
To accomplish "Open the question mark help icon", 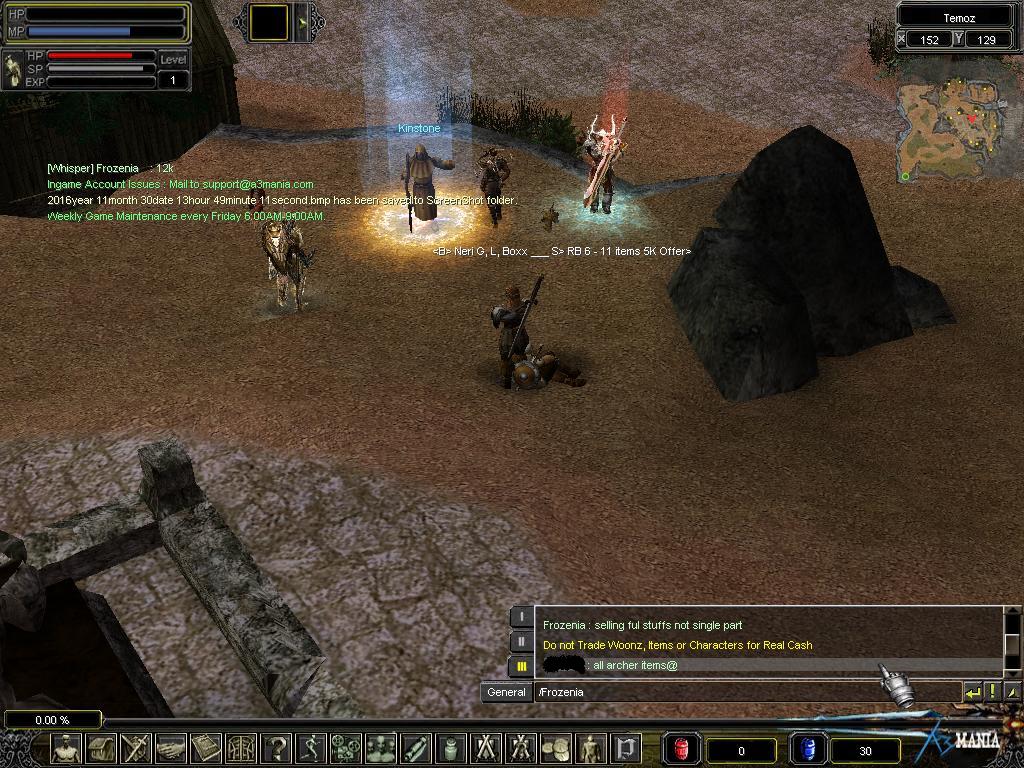I will (276, 748).
